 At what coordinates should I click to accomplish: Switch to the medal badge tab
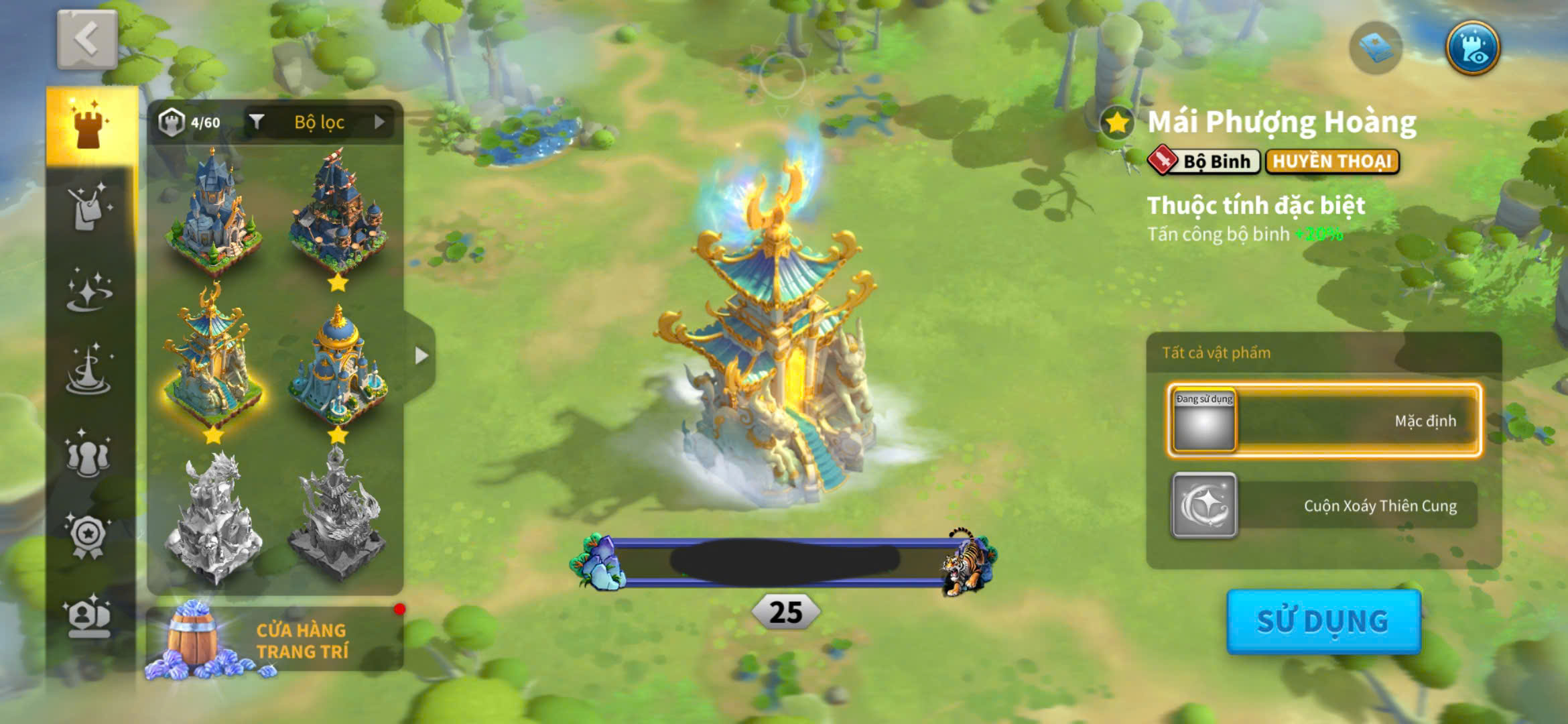88,536
